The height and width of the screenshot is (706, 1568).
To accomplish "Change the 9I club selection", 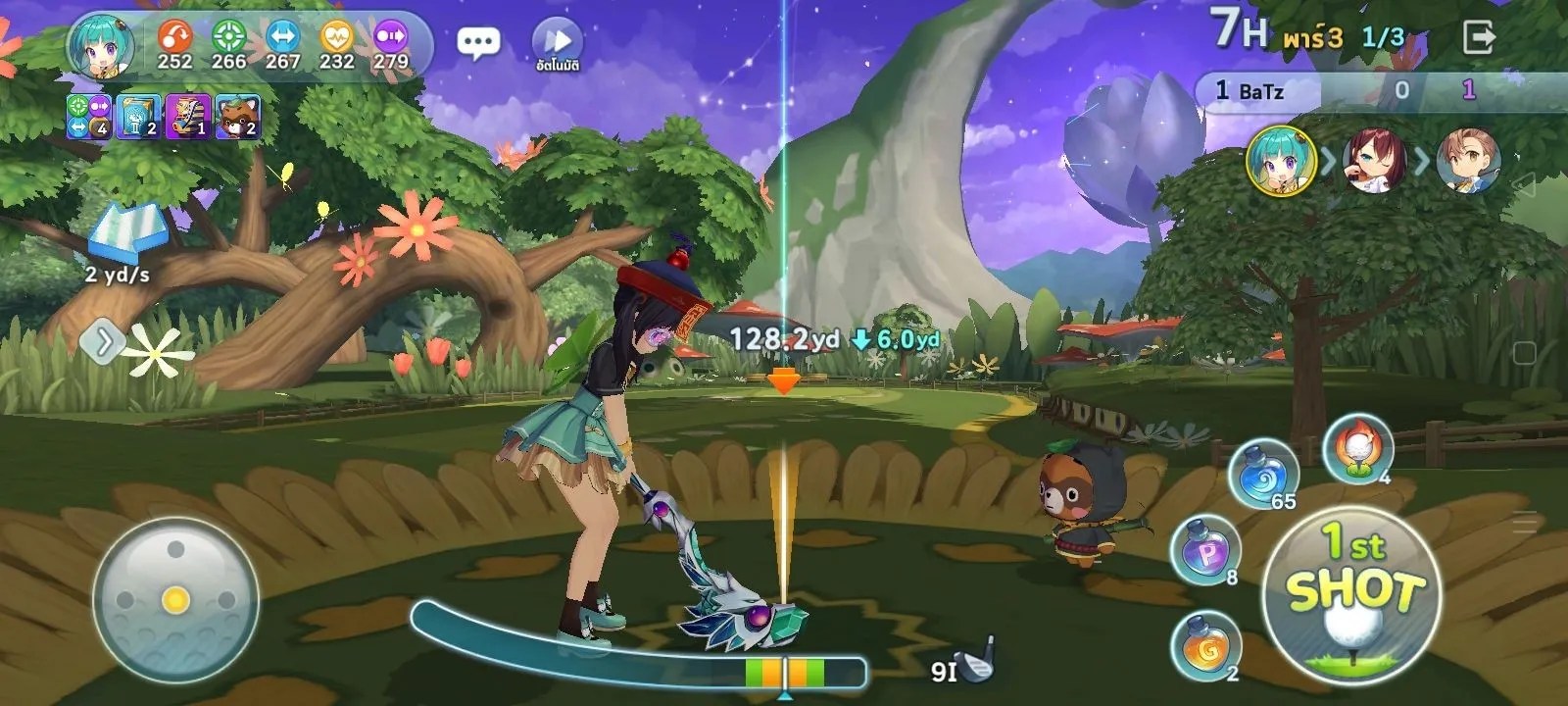I will pos(960,668).
